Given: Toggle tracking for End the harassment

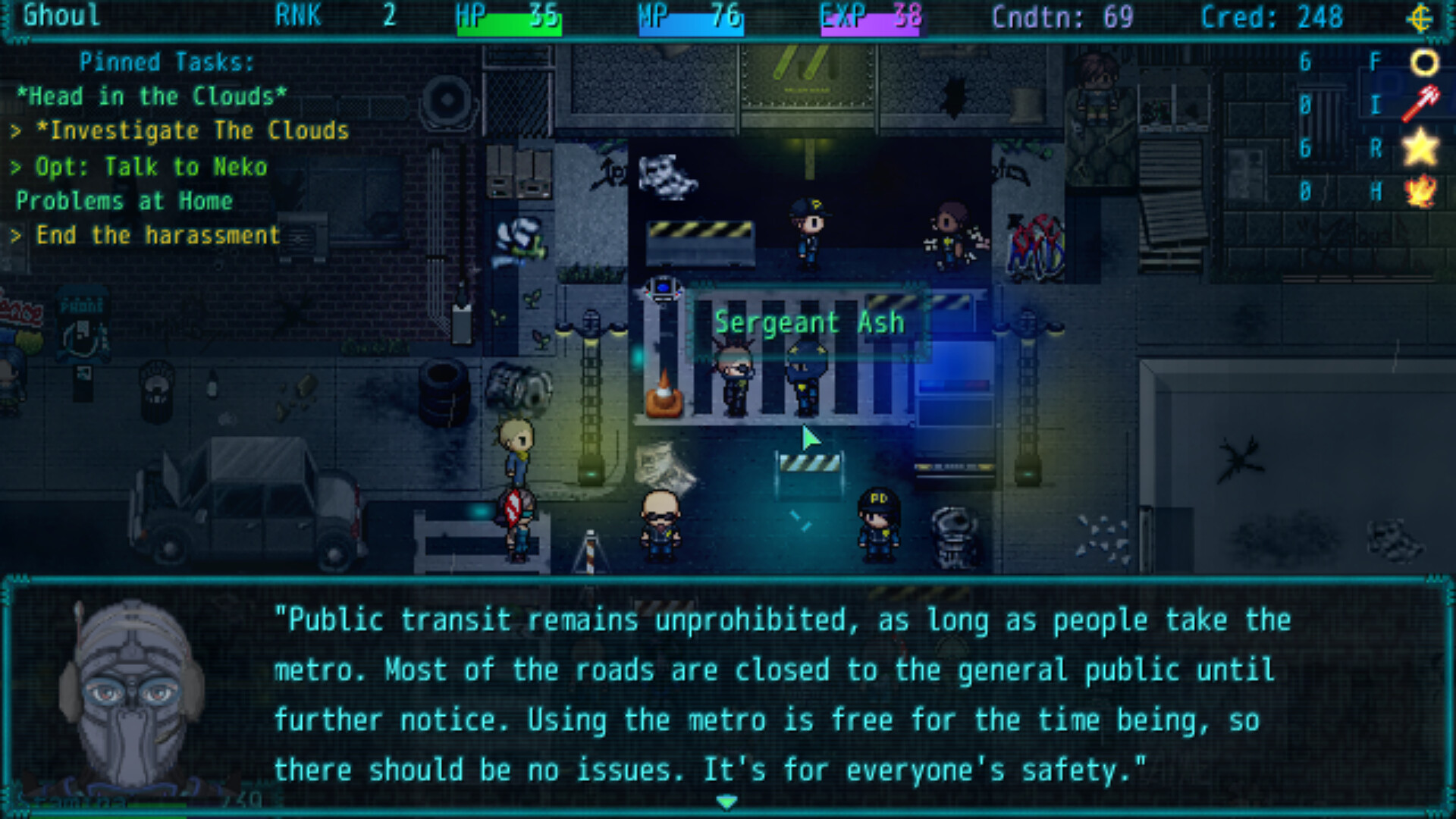Looking at the screenshot, I should point(148,235).
